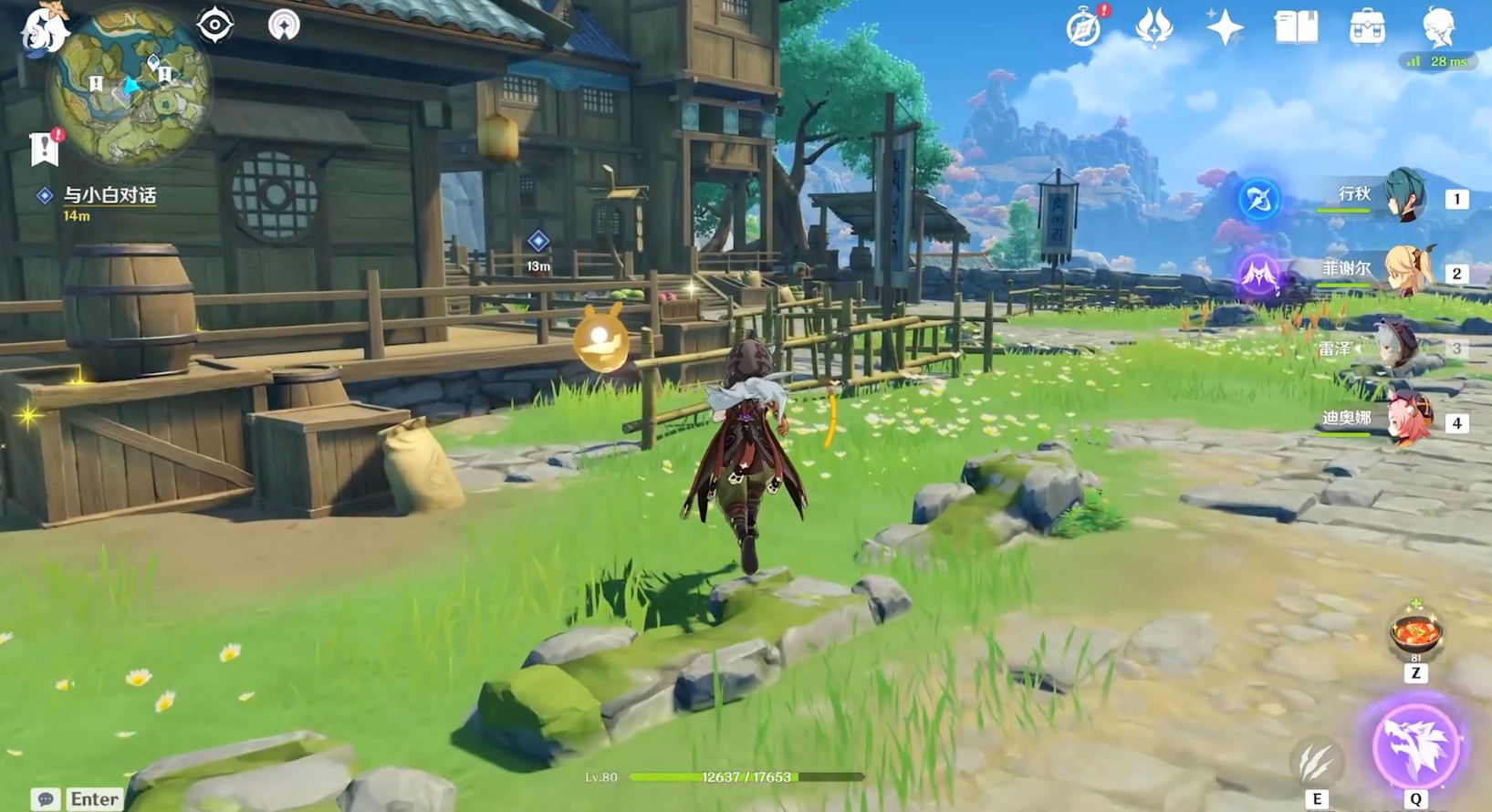Unleash the wolf elemental burst
This screenshot has height=812, width=1492.
pyautogui.click(x=1415, y=745)
